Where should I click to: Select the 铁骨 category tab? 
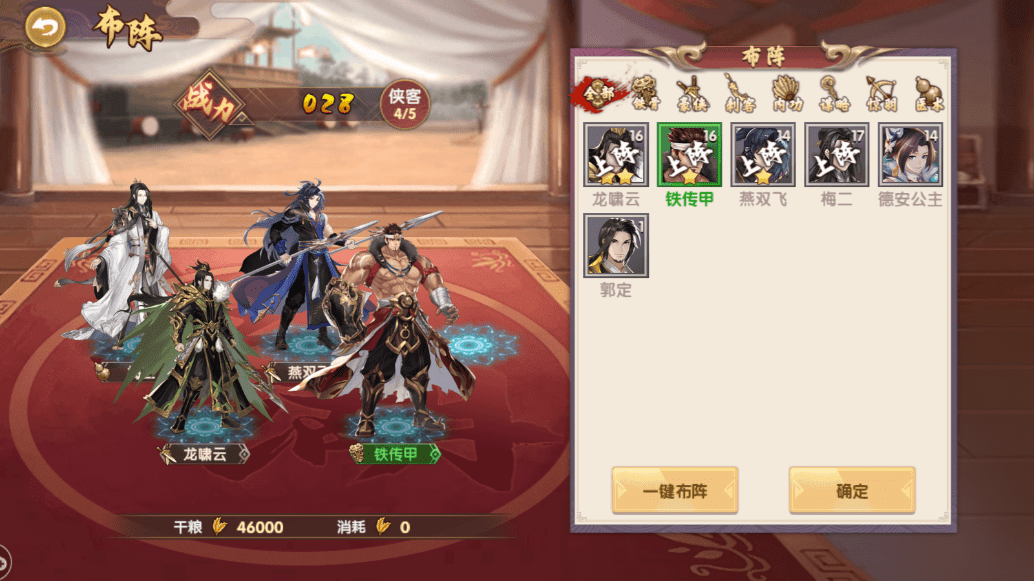[x=646, y=93]
